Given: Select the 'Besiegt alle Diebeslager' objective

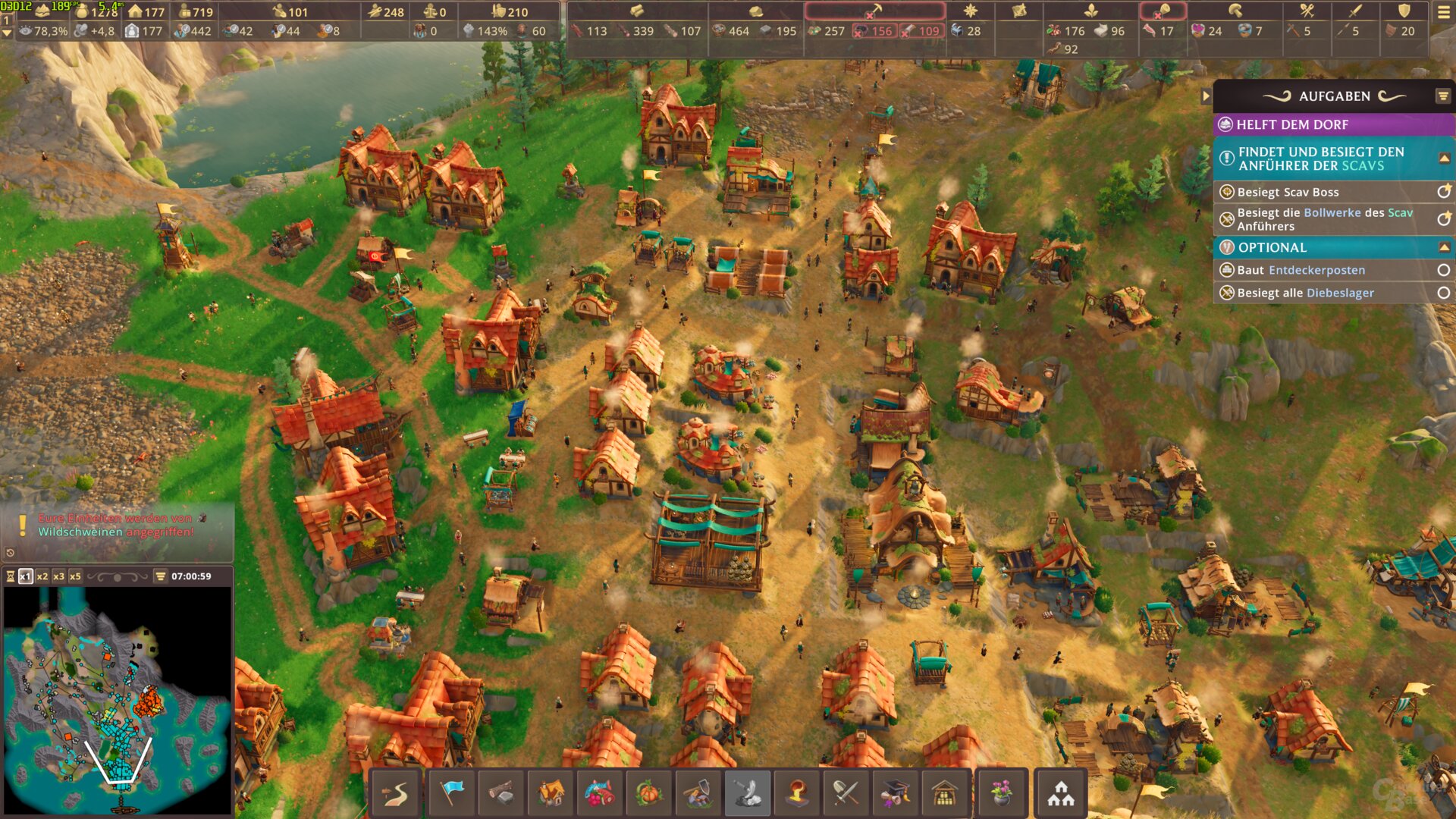Looking at the screenshot, I should [x=1305, y=293].
